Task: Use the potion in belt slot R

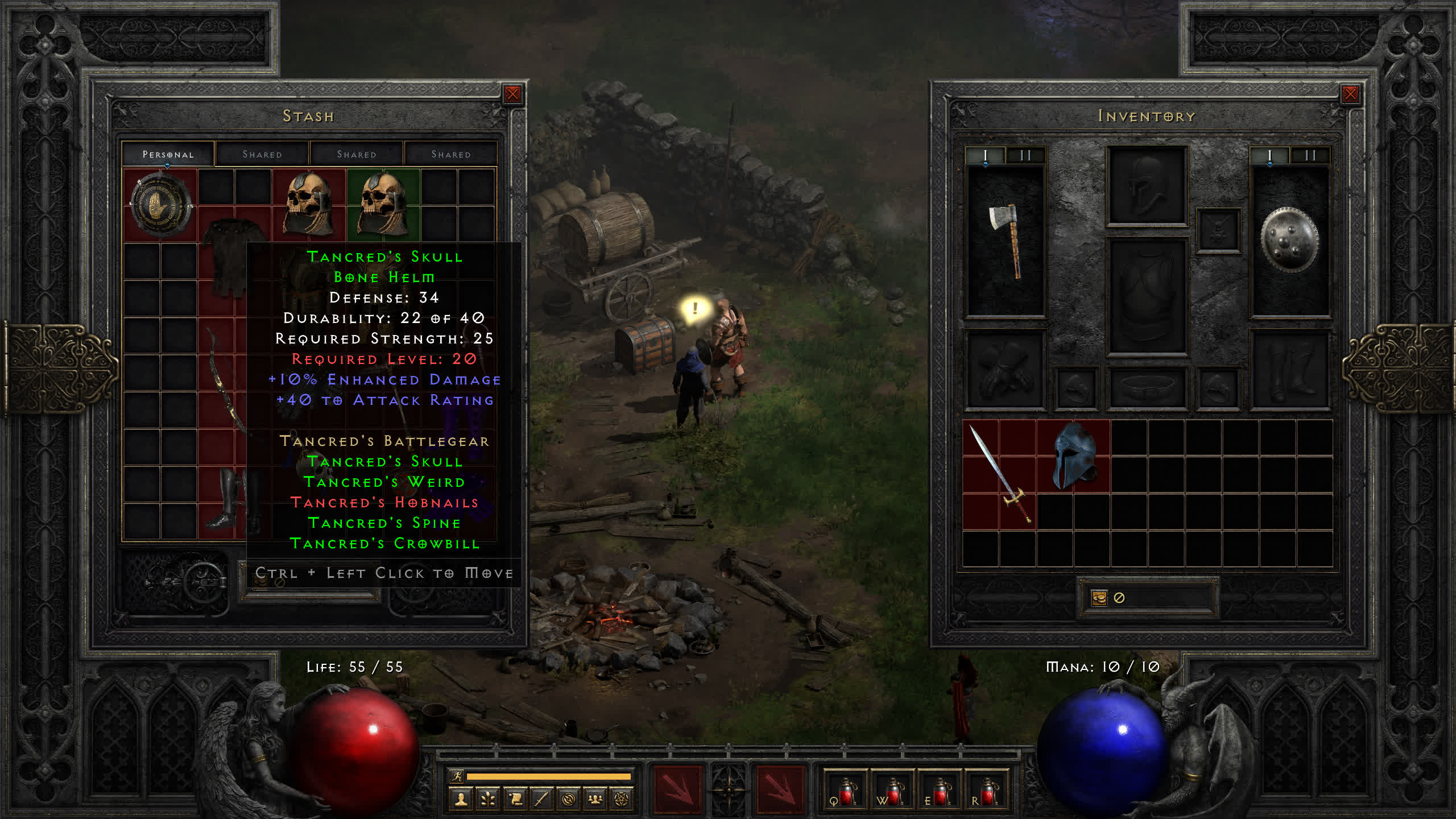Action: (x=986, y=792)
